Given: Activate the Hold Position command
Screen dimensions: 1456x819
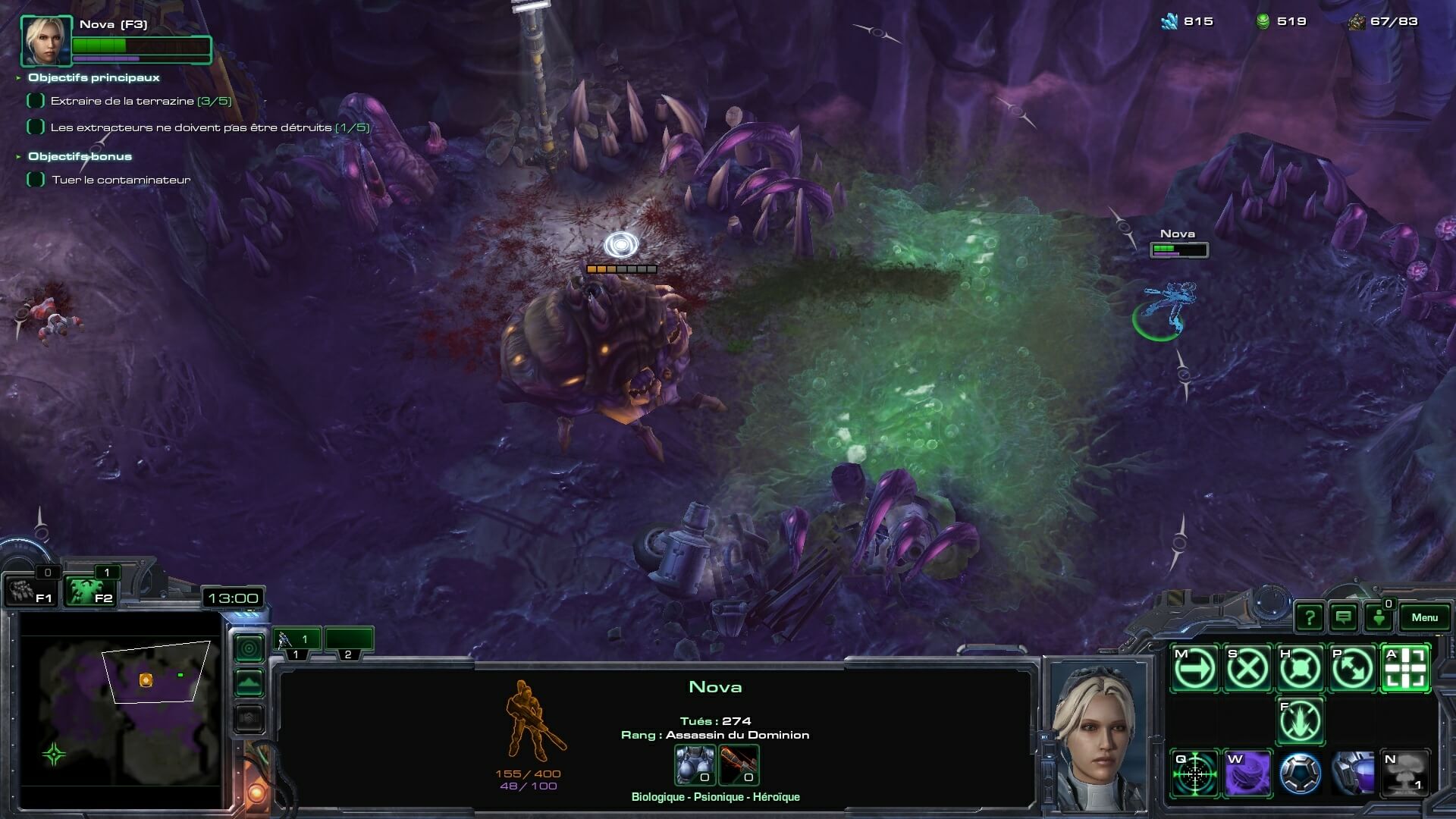Looking at the screenshot, I should (1301, 669).
